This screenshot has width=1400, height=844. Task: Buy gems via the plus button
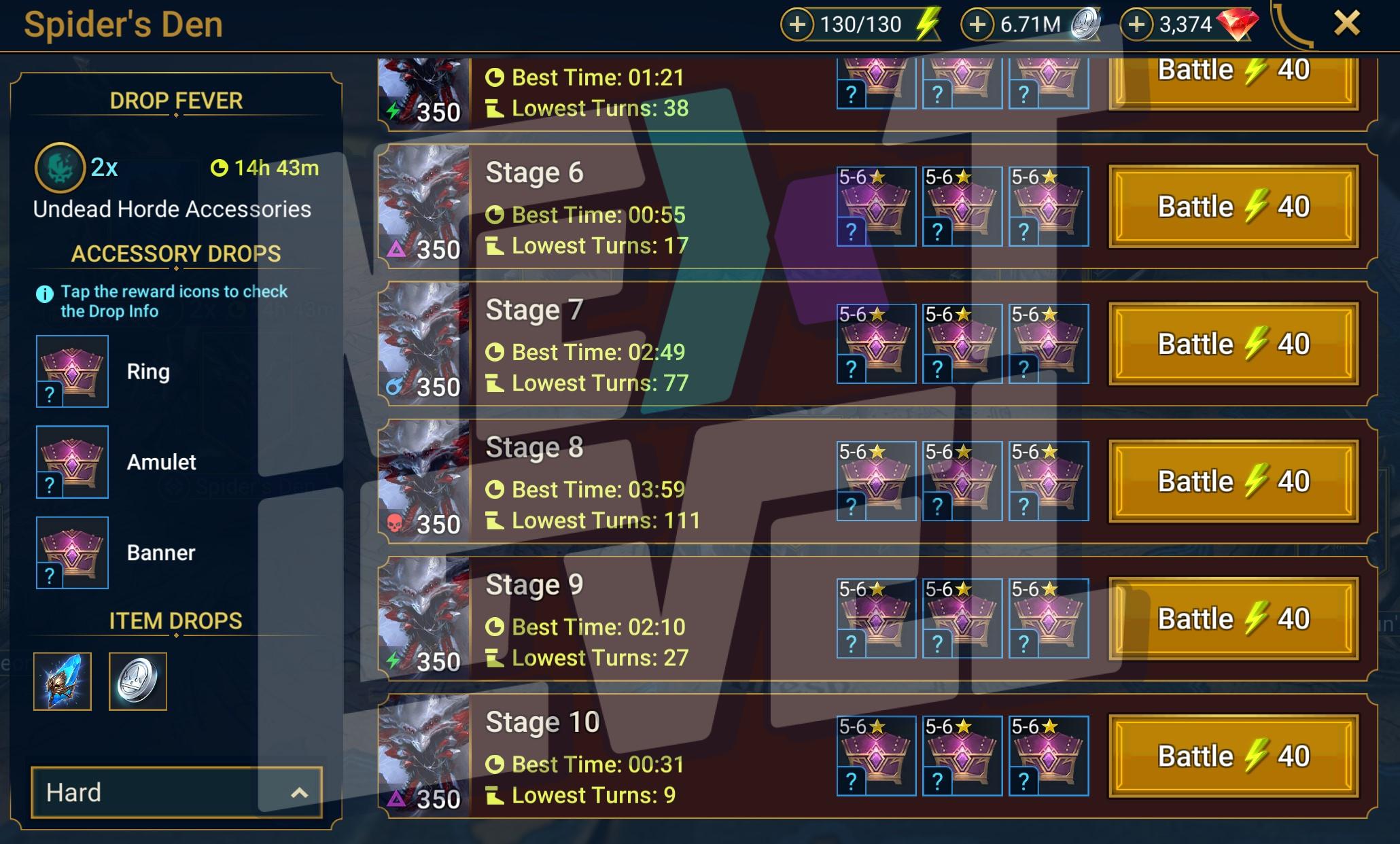coord(1136,25)
